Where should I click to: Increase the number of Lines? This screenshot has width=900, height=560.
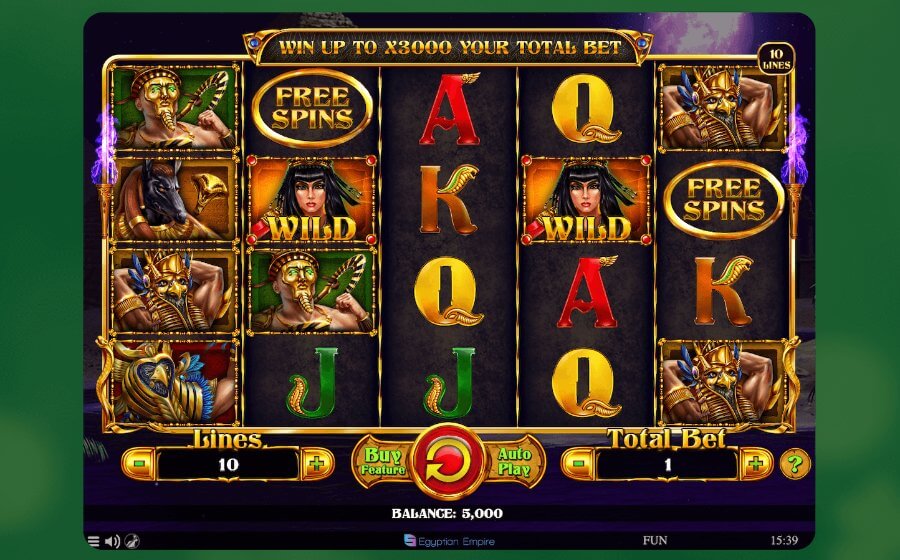[317, 464]
